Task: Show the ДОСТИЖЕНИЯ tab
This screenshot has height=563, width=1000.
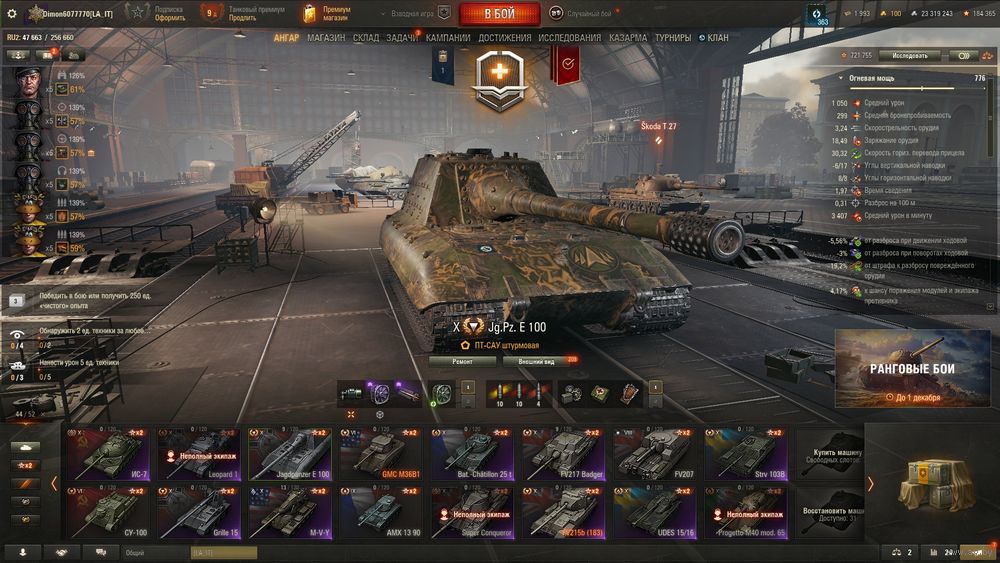Action: [505, 38]
